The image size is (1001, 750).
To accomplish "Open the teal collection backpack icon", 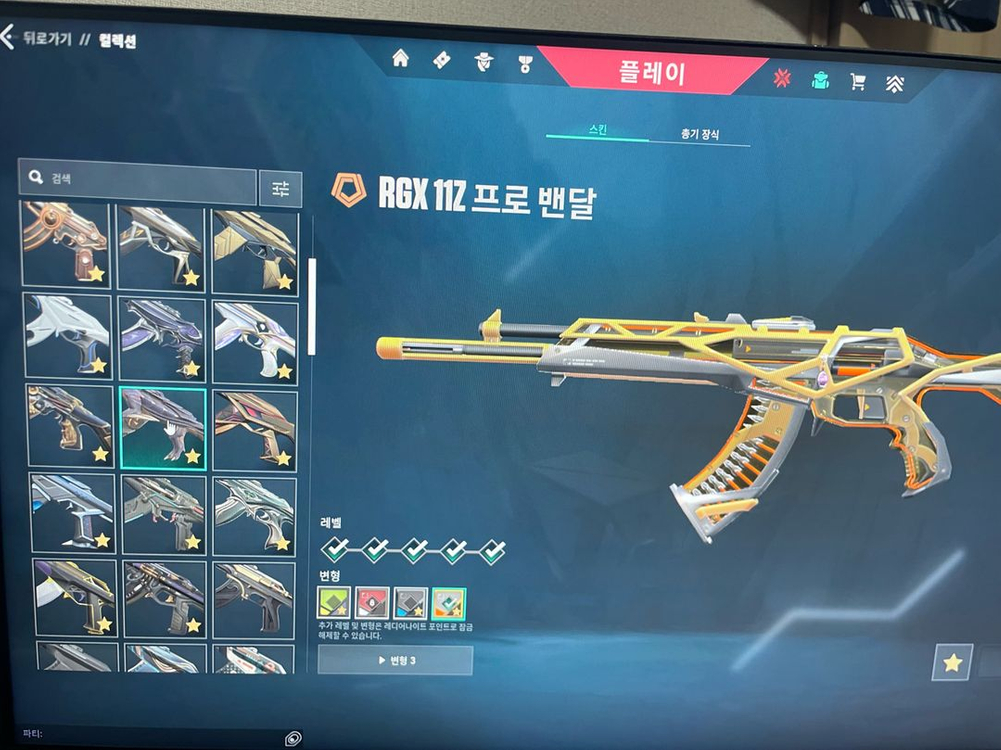I will pyautogui.click(x=821, y=81).
